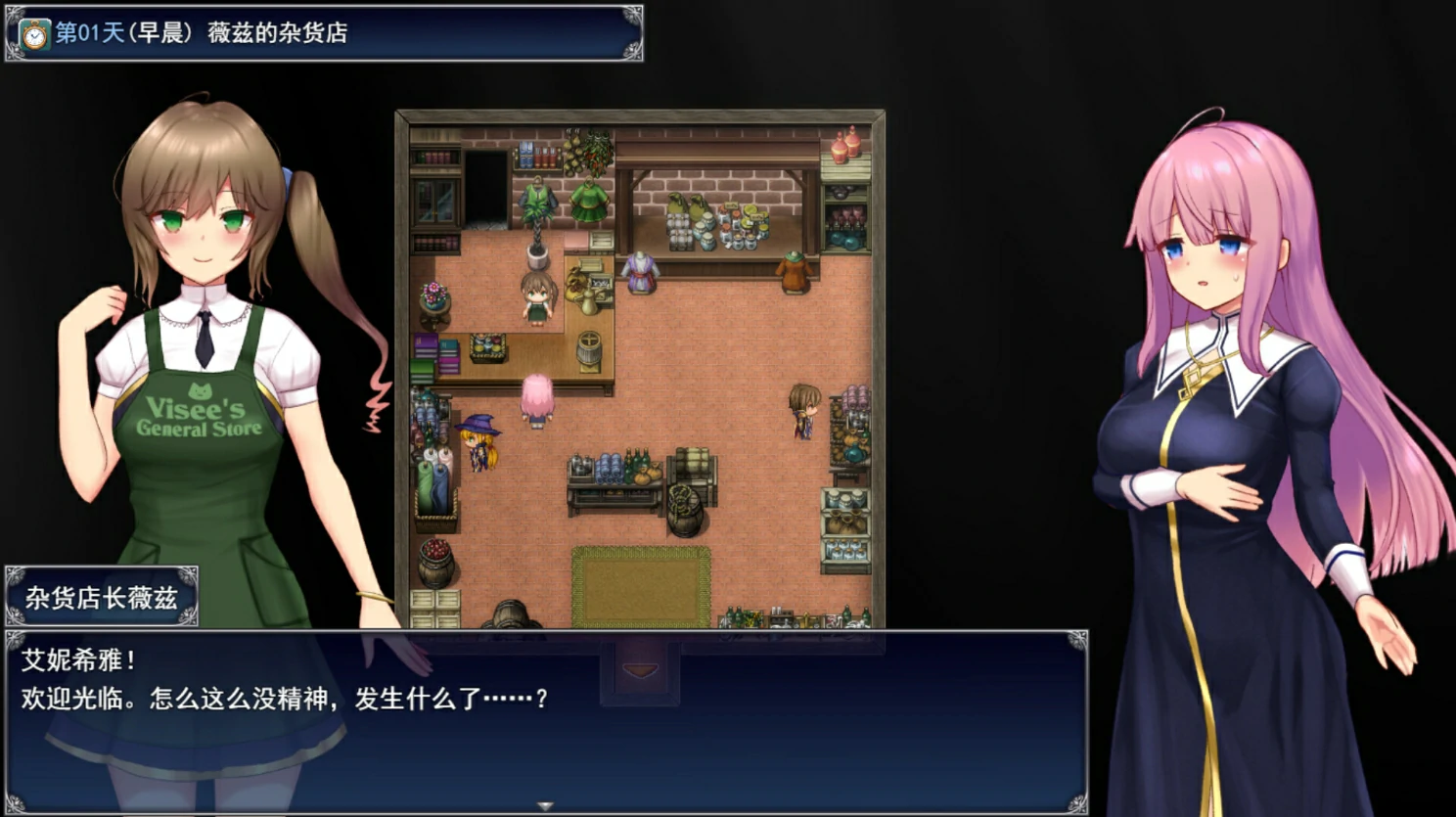Select the shopkeeper sprite behind the counter
1456x817 pixels.
[x=536, y=298]
